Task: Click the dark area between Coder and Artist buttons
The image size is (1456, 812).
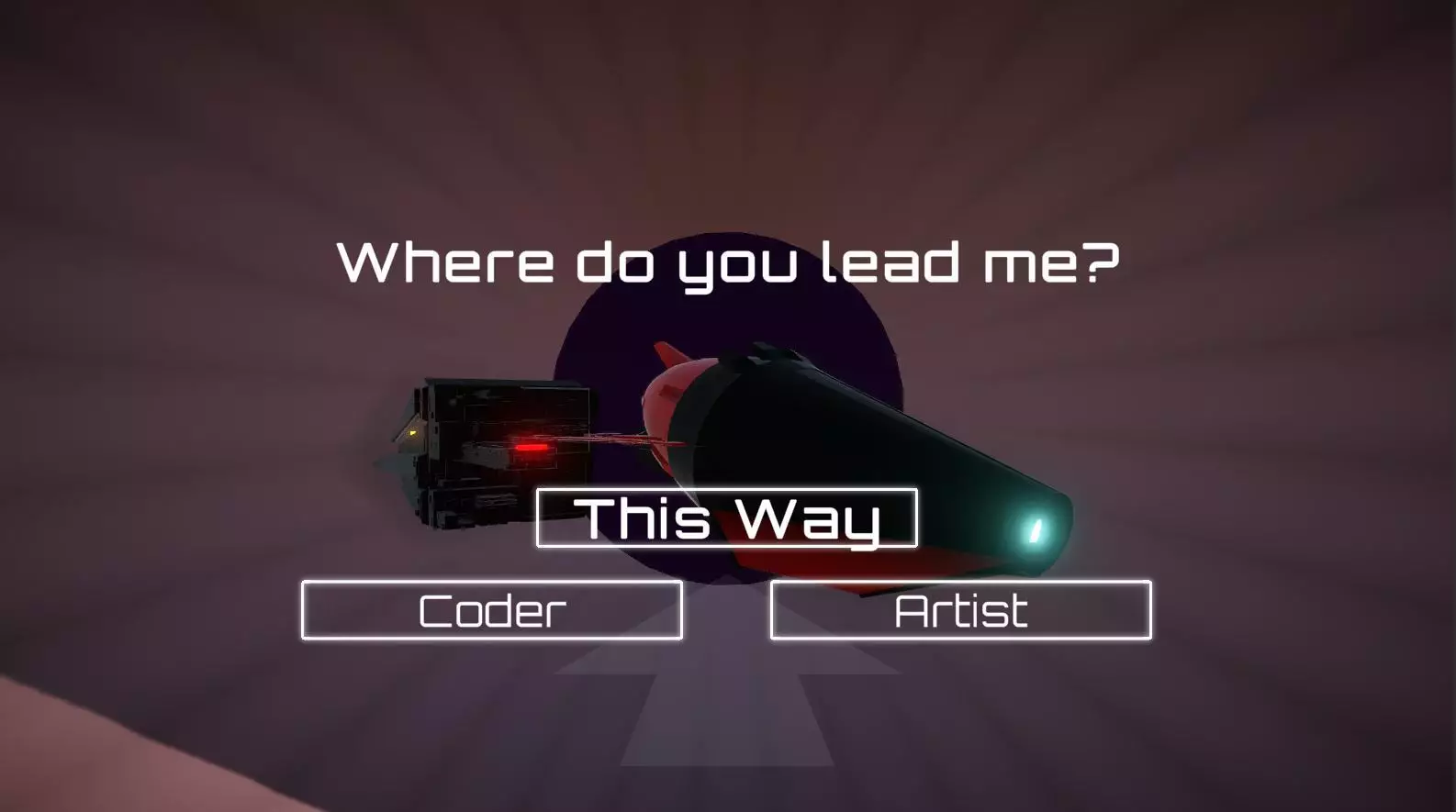Action: pyautogui.click(x=728, y=608)
